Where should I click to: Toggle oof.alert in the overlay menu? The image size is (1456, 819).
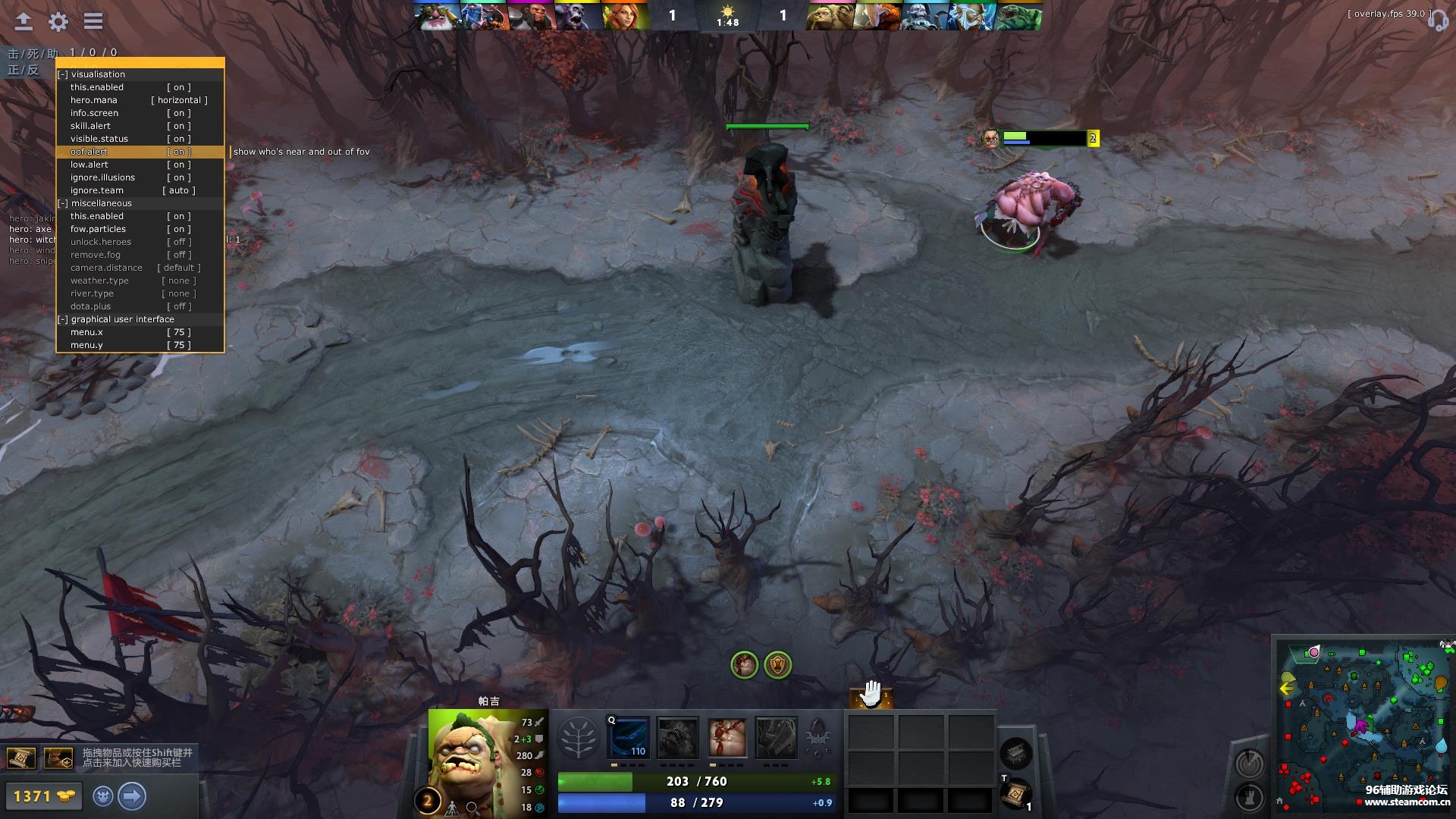pos(179,152)
